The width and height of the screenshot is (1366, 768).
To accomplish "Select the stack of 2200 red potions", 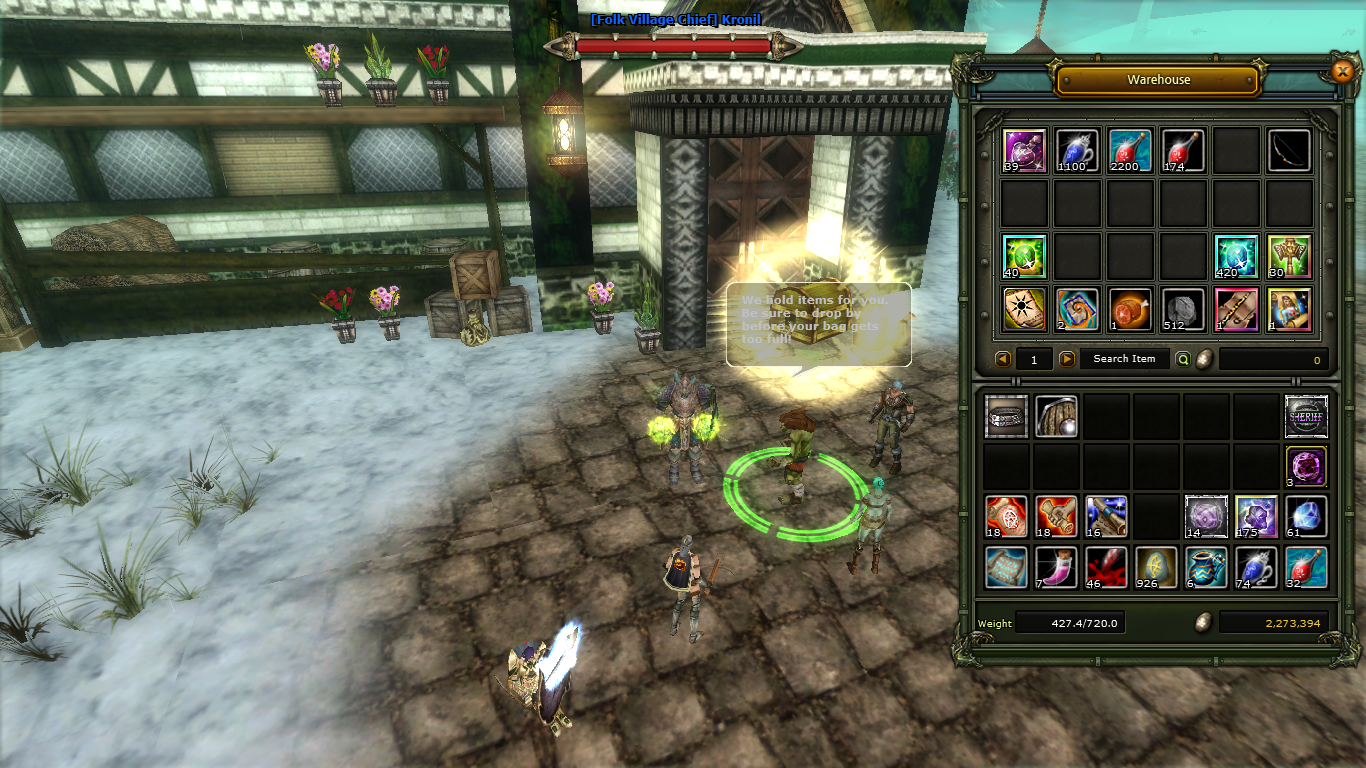I will (x=1130, y=151).
